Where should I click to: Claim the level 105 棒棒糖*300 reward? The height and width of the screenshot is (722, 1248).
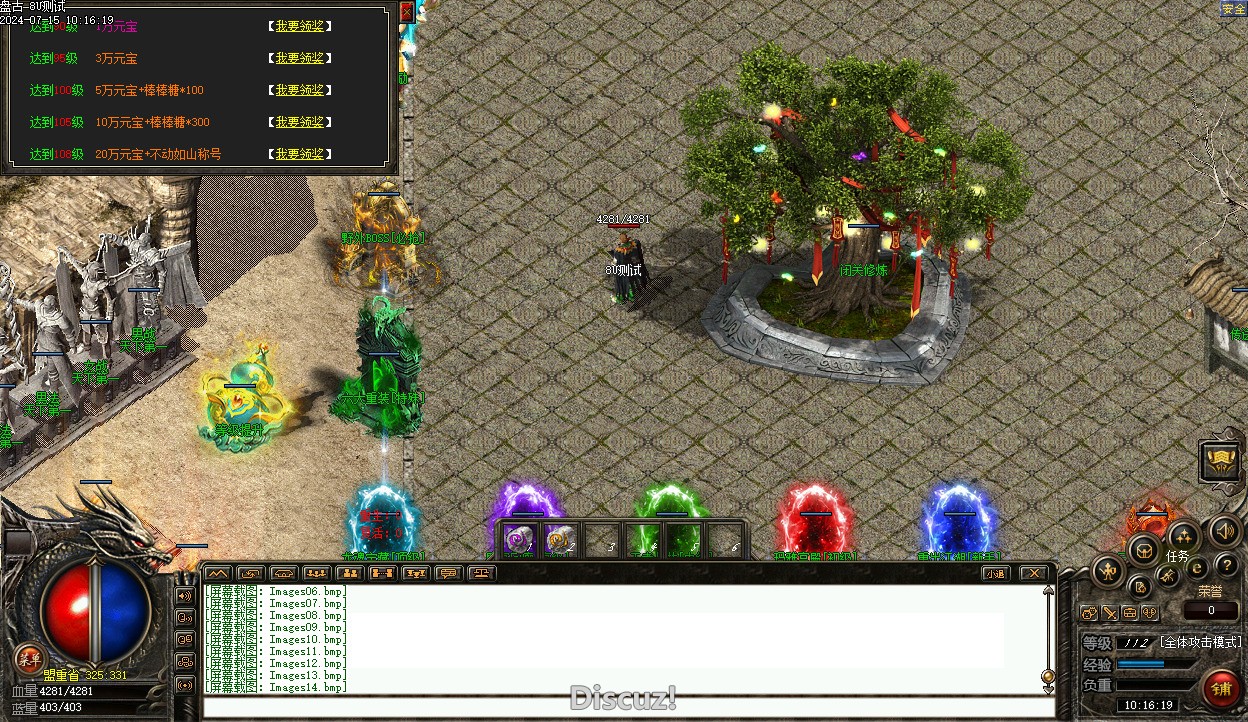(x=300, y=122)
